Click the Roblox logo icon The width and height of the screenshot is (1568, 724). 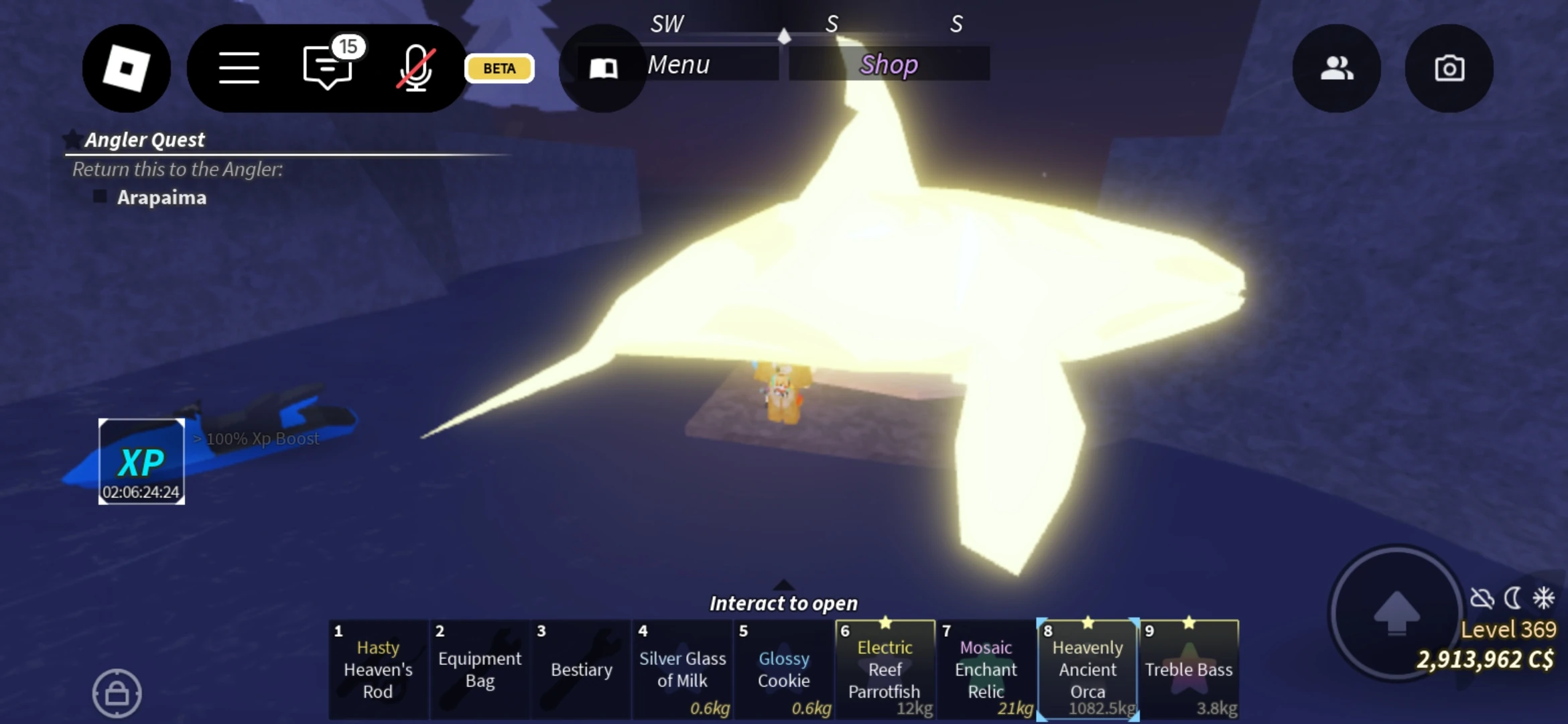point(126,68)
